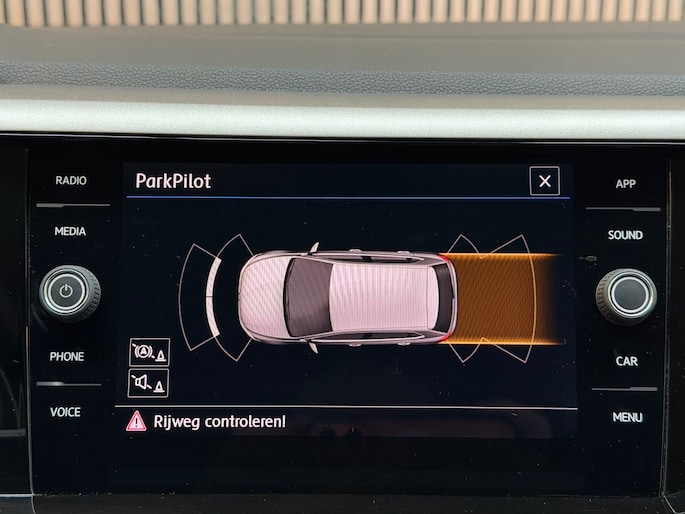685x514 pixels.
Task: Open the APP screen
Action: pyautogui.click(x=626, y=184)
